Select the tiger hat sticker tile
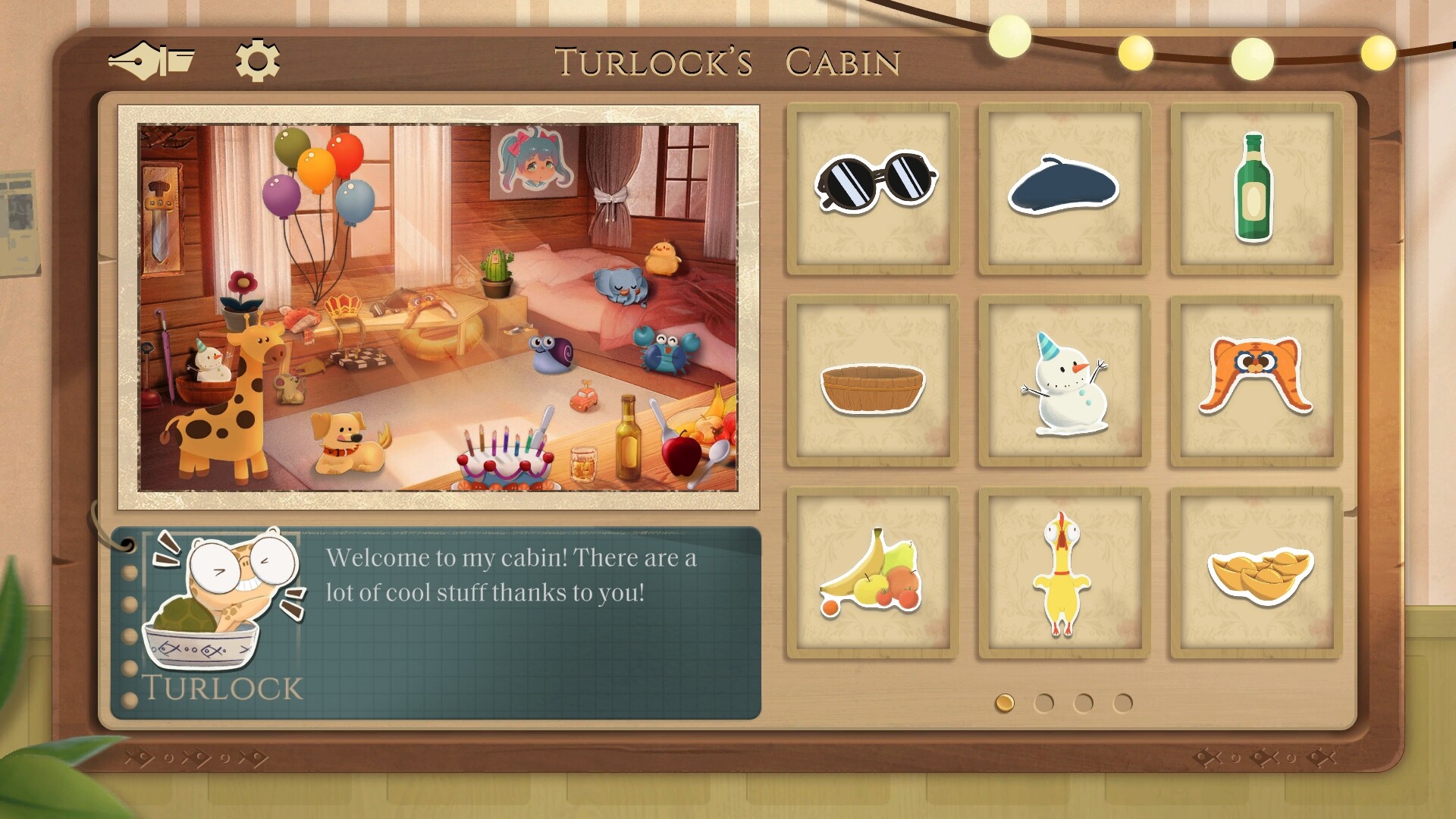The image size is (1456, 819). click(x=1256, y=381)
